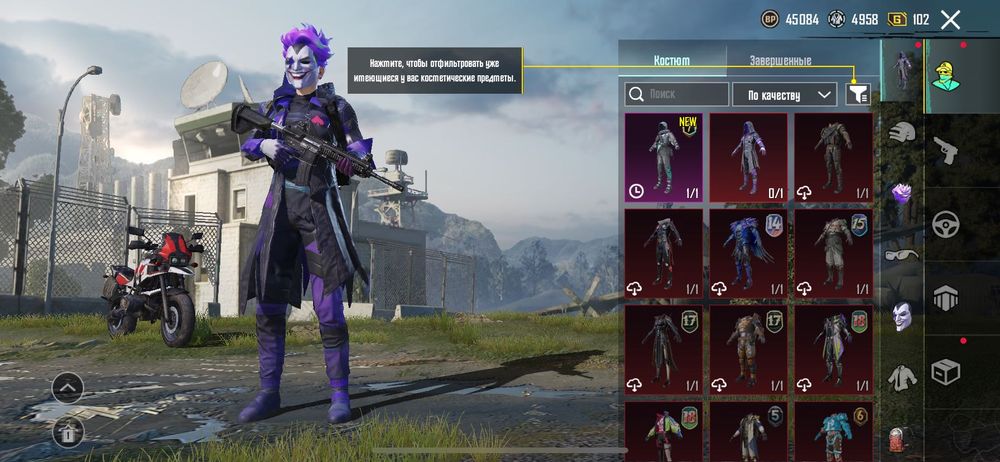Open the wardrobe hanger preset button
Screen dimensions: 1000x462
point(68,432)
